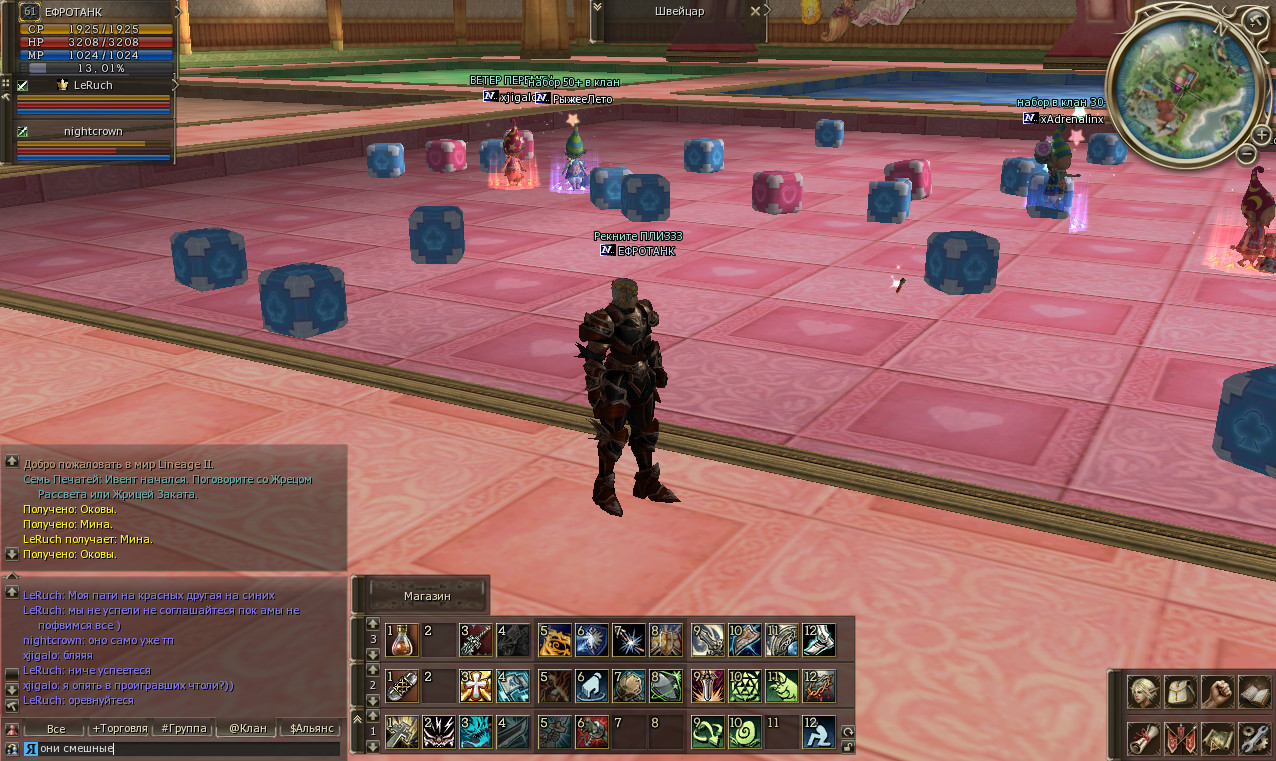Open the system menu wrench icon
1276x761 pixels.
(1254, 739)
